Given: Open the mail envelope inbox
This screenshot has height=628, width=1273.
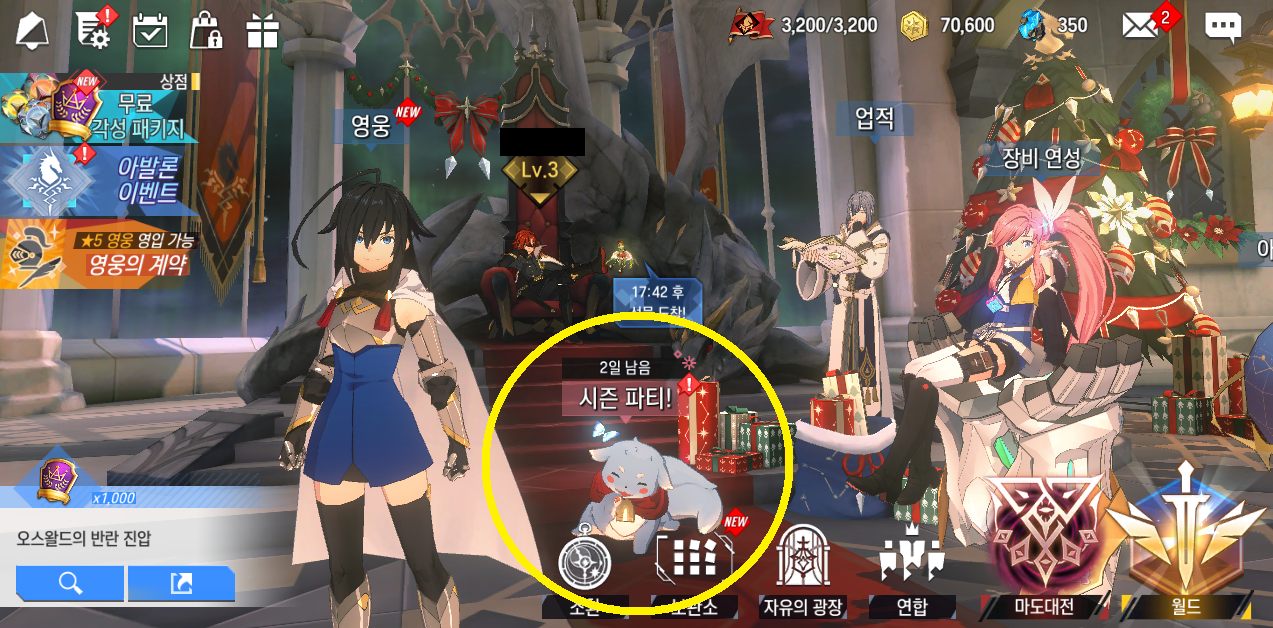Looking at the screenshot, I should point(1140,25).
